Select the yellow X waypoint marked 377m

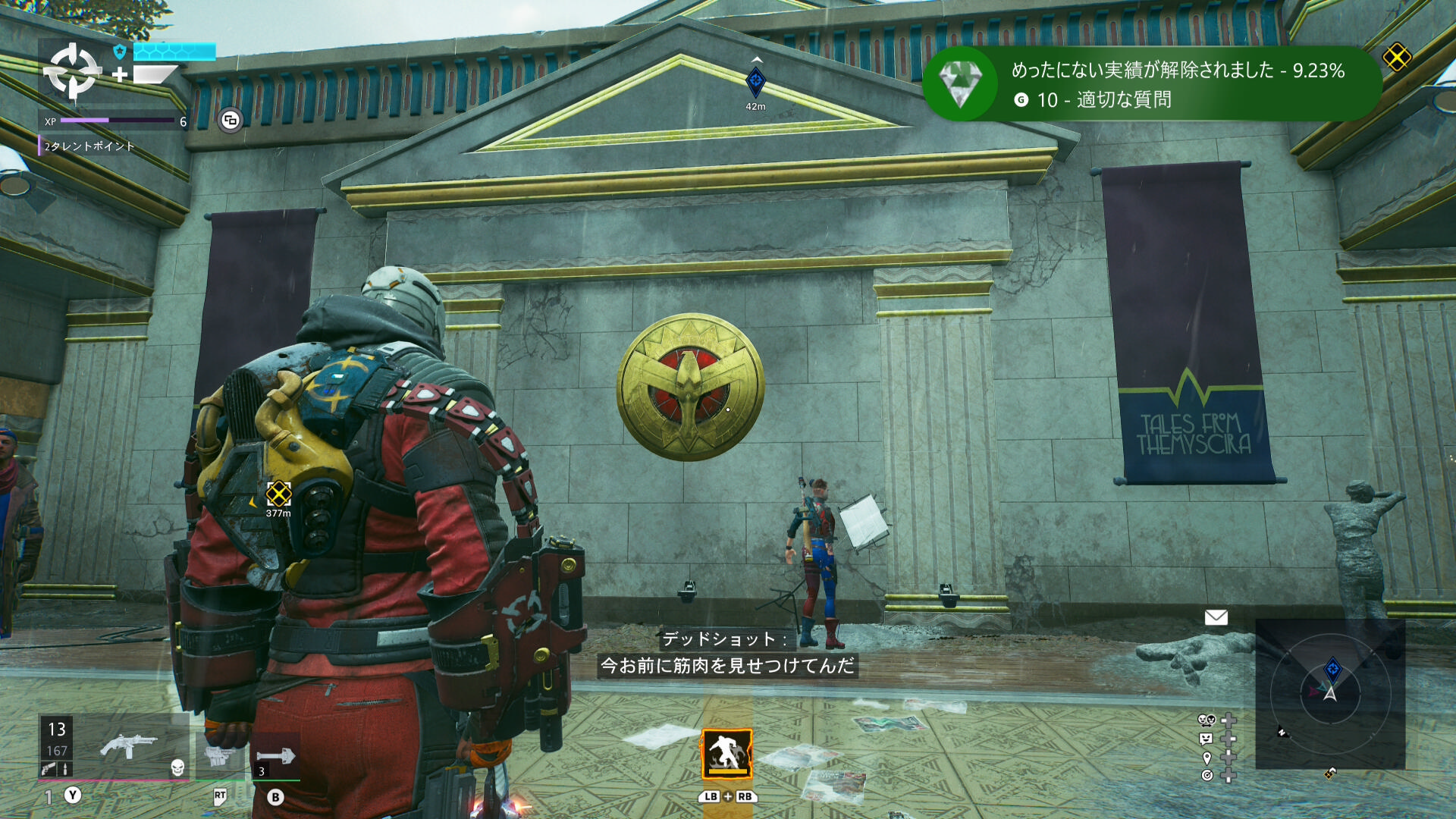click(278, 494)
